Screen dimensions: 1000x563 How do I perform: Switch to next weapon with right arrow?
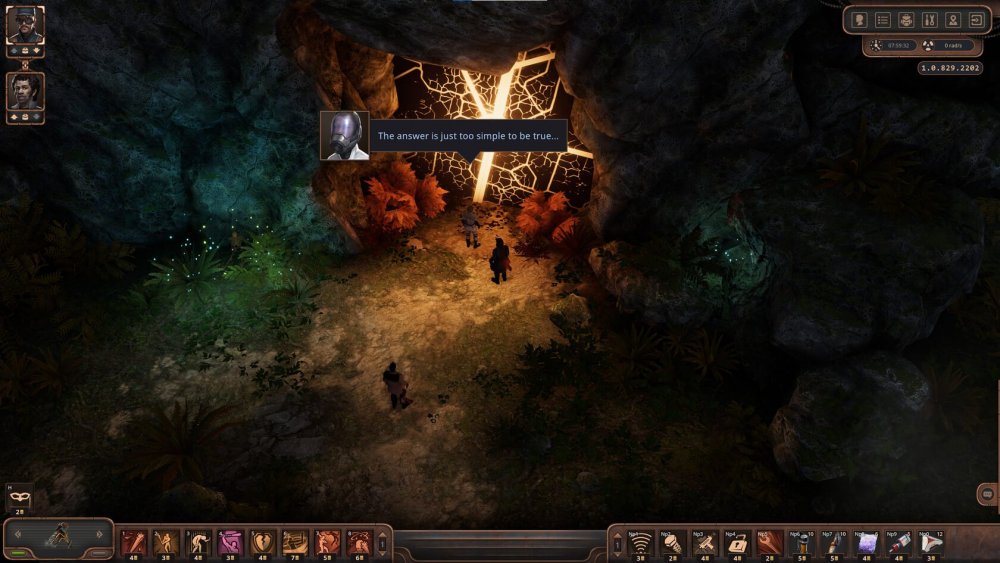point(100,535)
